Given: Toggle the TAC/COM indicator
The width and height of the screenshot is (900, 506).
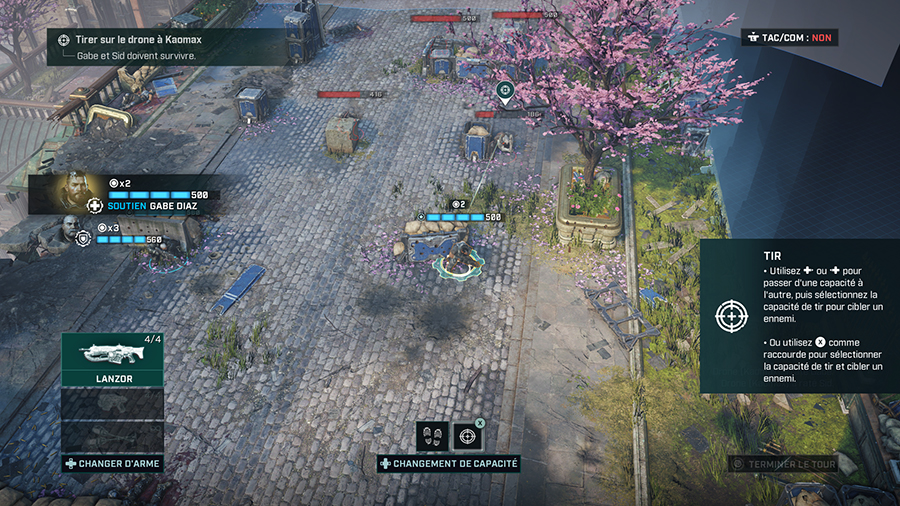Looking at the screenshot, I should point(790,38).
